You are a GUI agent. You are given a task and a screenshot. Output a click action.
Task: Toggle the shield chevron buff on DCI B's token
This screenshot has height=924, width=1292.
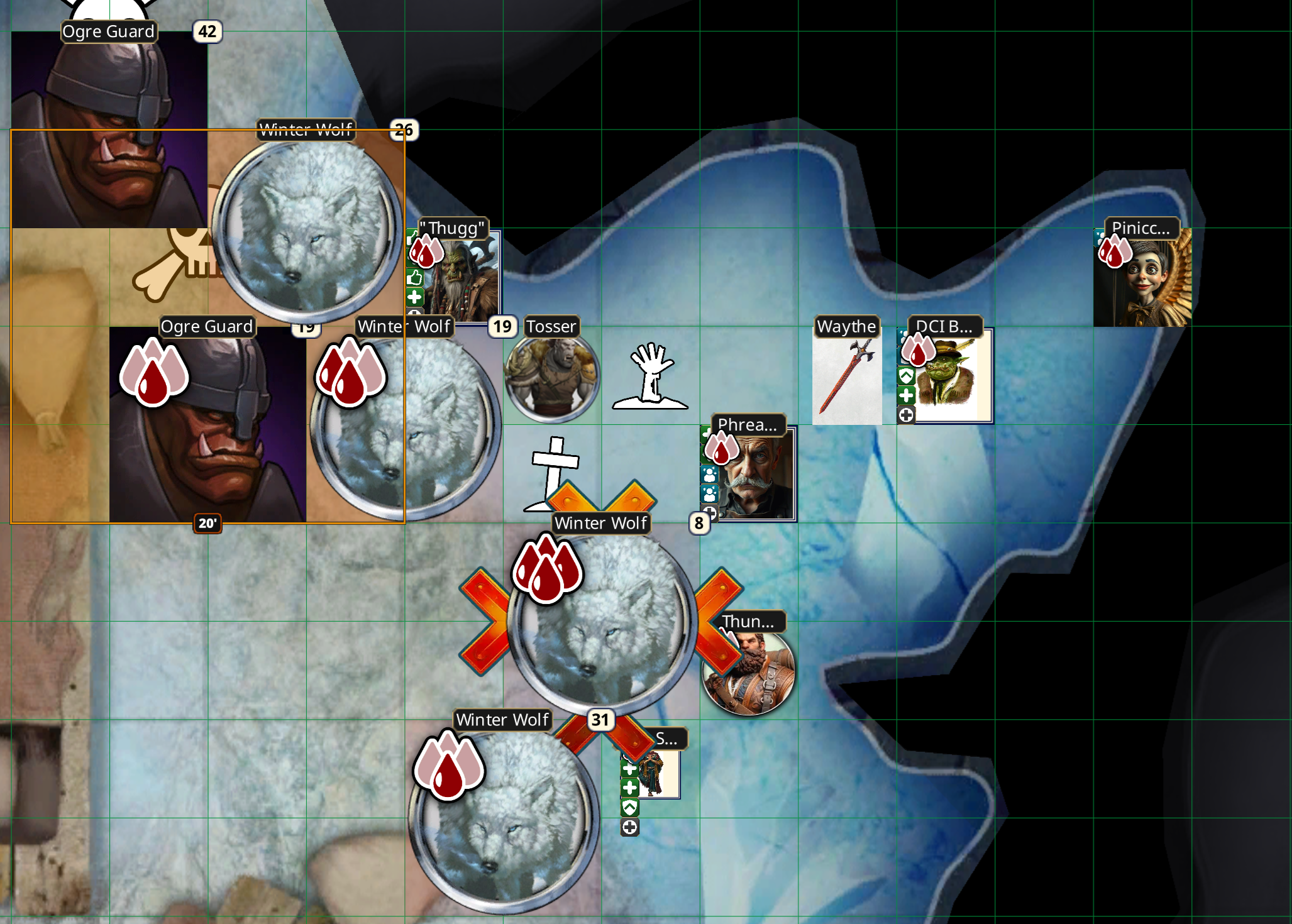[906, 375]
